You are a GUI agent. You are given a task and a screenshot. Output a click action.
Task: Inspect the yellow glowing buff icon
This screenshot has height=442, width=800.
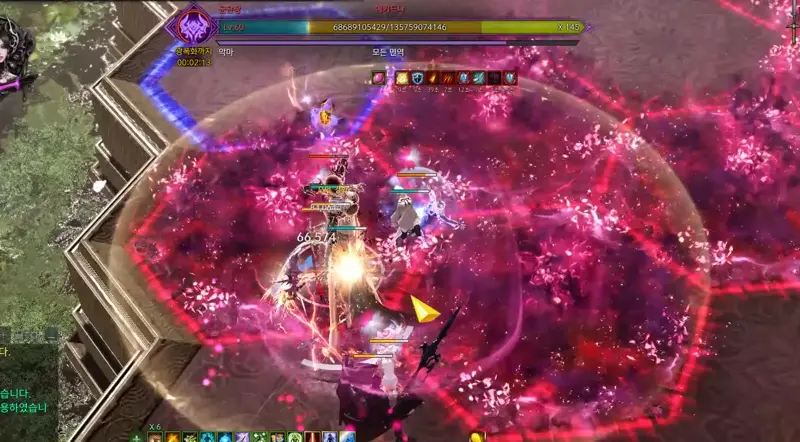[402, 77]
